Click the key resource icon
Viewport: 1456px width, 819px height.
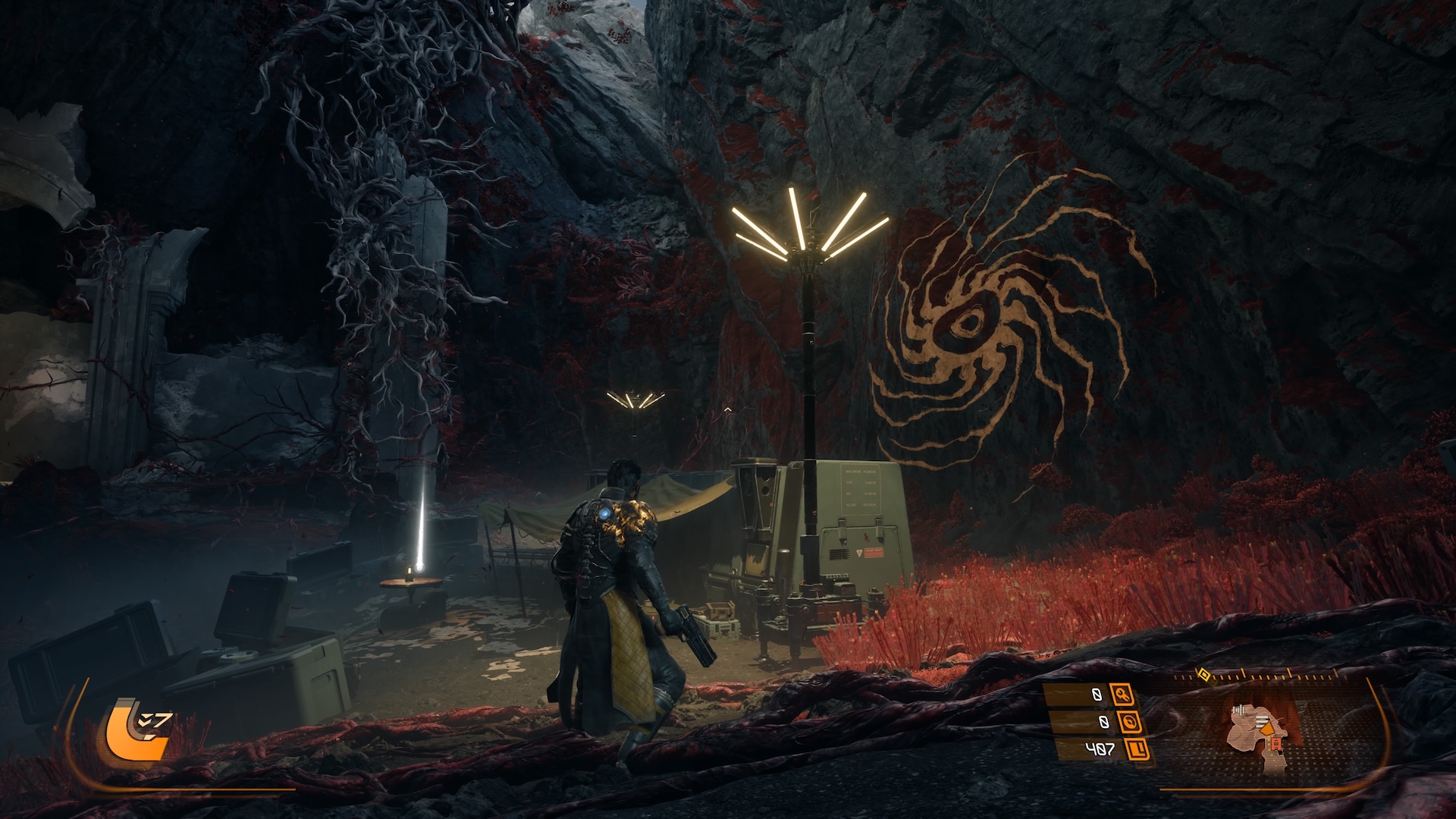tap(1122, 694)
